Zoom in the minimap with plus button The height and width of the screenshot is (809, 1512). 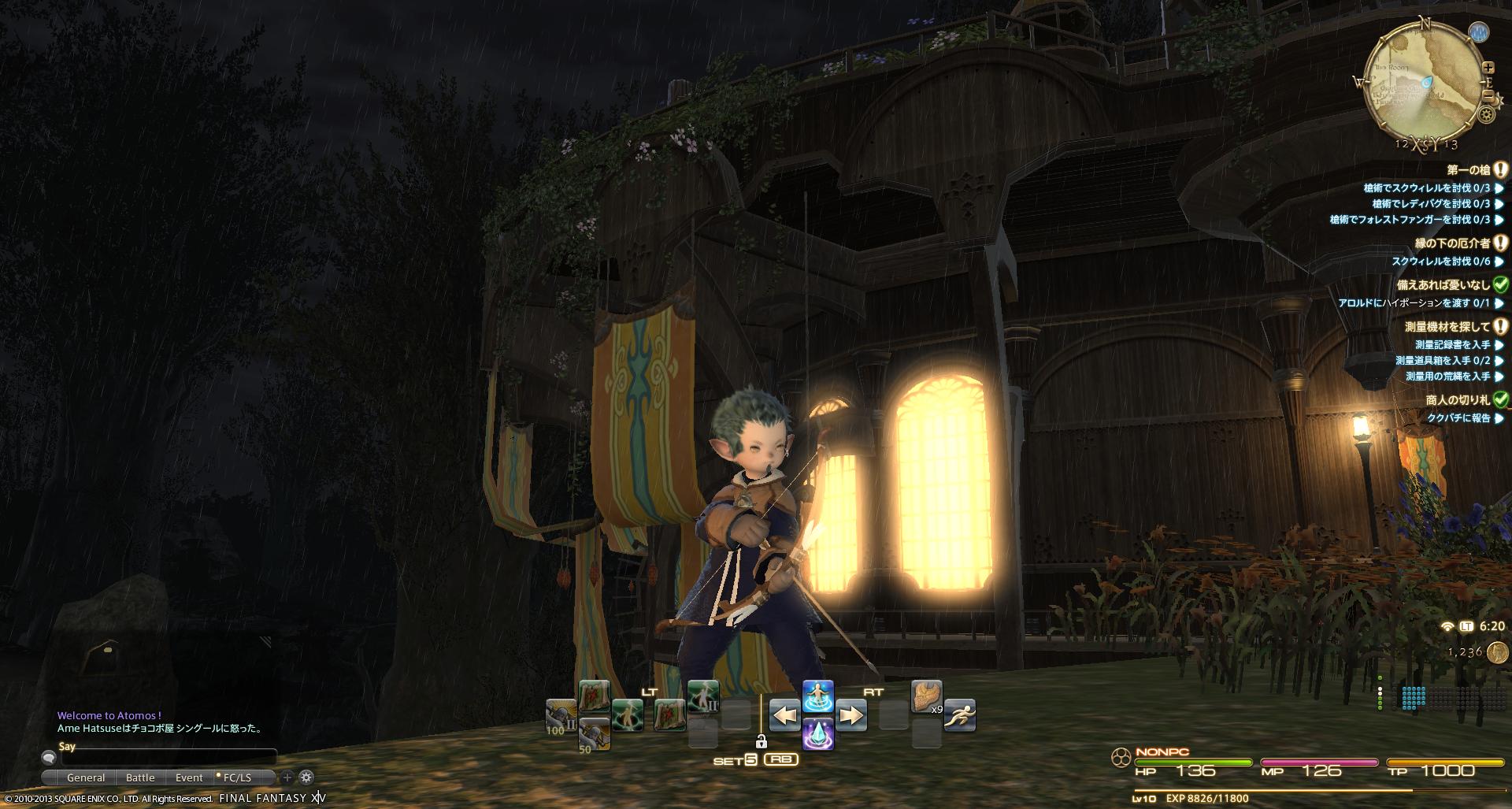pyautogui.click(x=1488, y=68)
